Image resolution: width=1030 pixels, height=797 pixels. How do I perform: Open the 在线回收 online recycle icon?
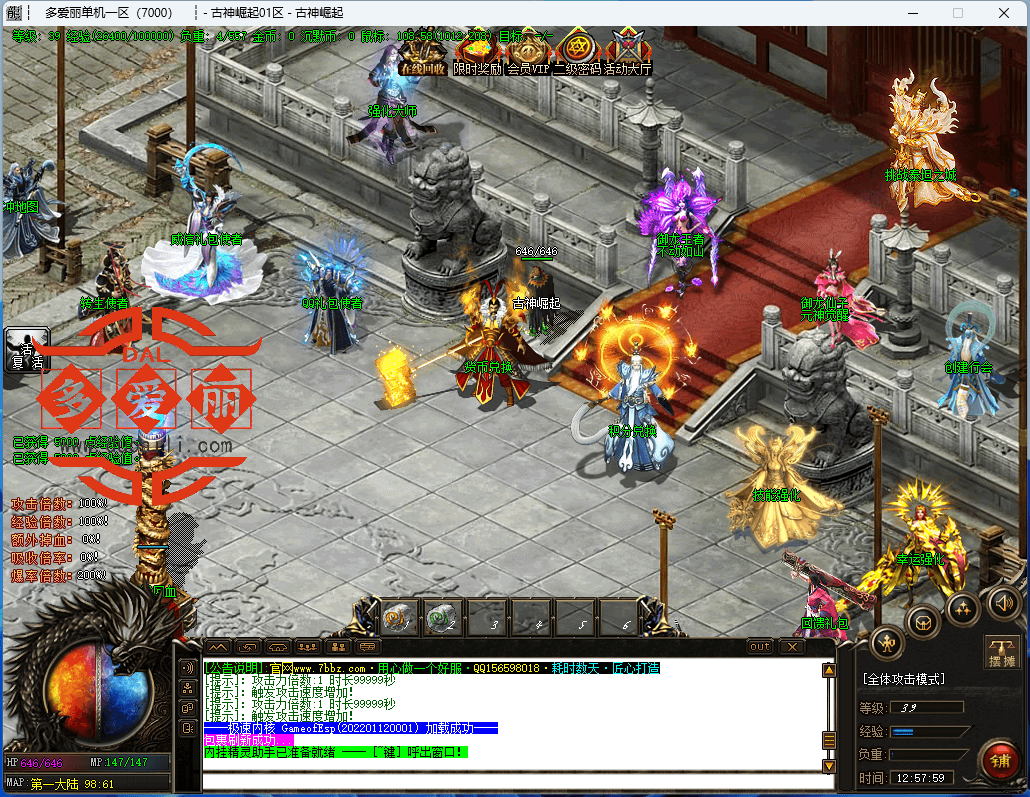[421, 53]
